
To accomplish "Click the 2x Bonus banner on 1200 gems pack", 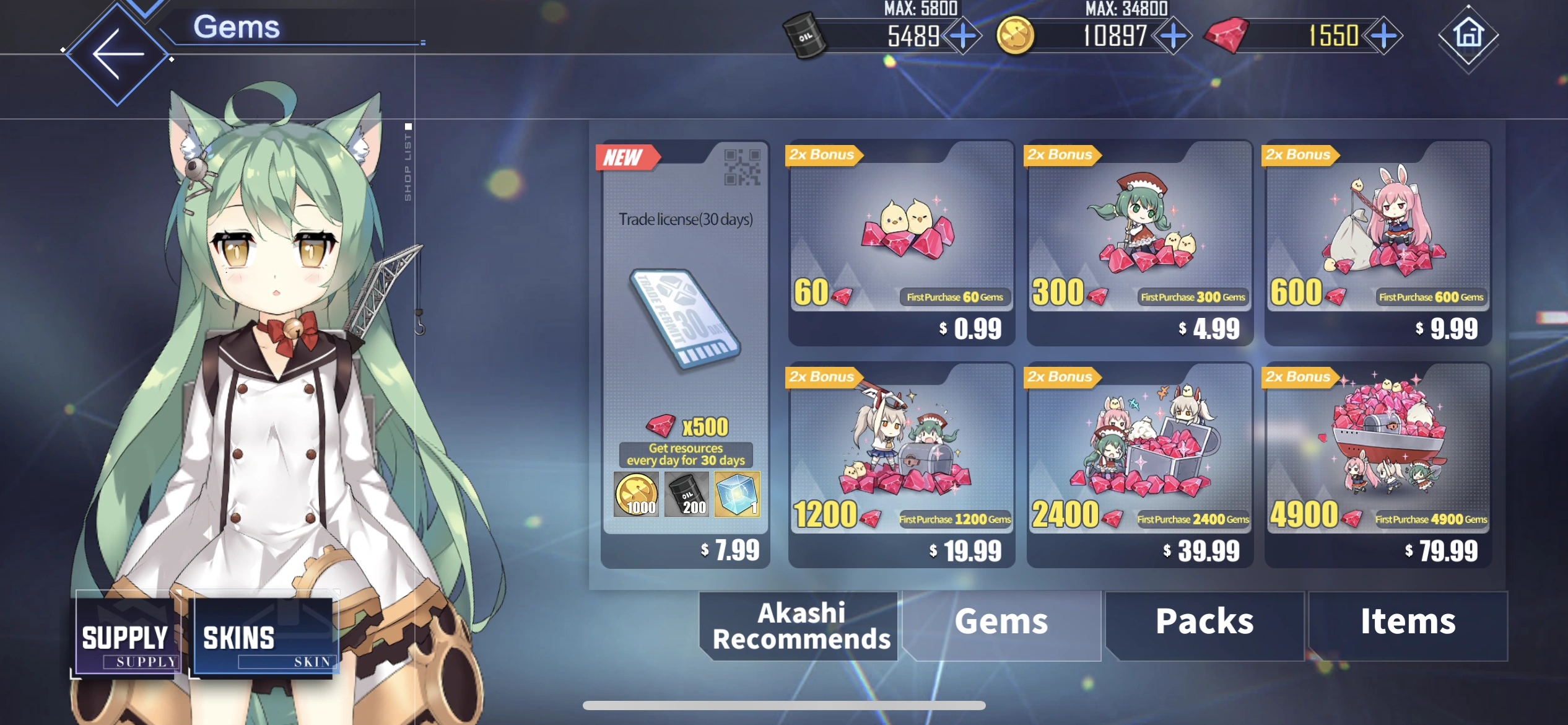I will 822,376.
